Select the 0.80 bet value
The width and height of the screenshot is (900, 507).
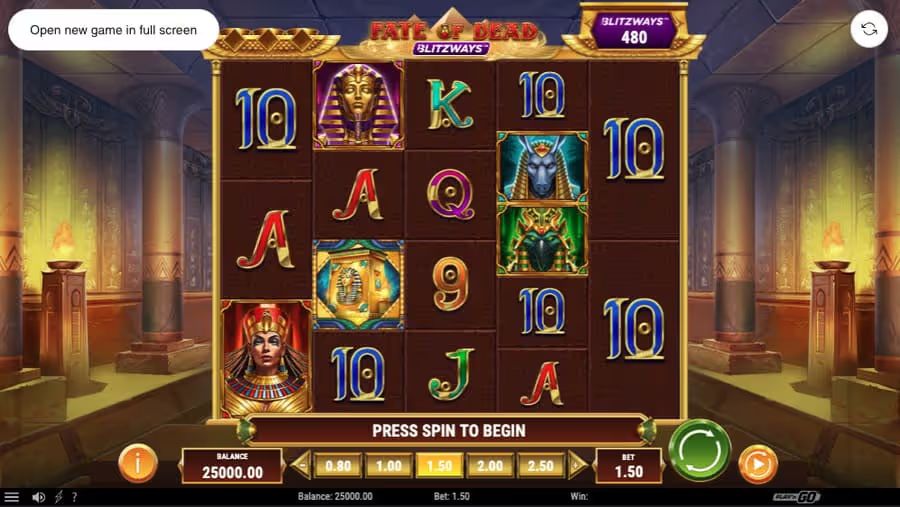click(x=337, y=465)
